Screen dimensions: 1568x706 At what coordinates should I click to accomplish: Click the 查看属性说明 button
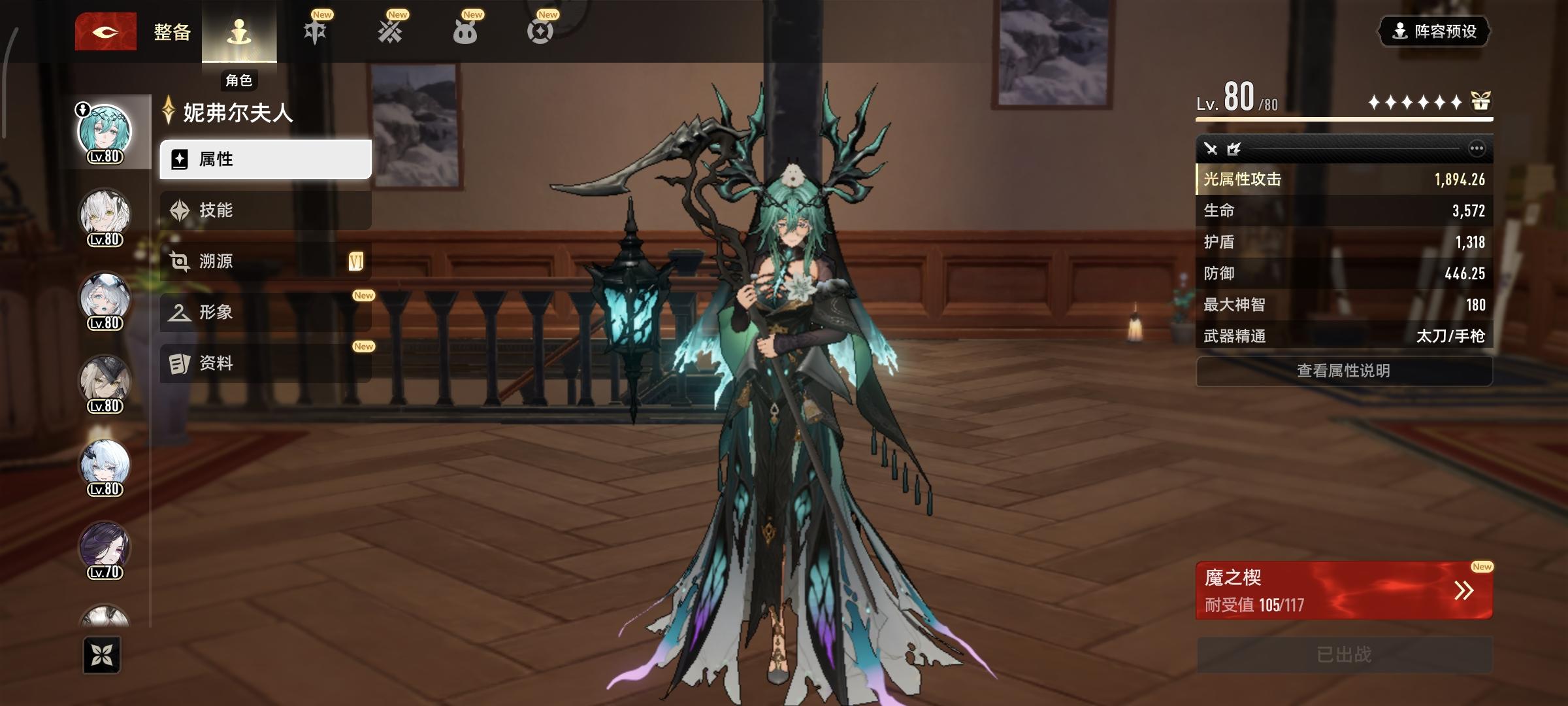(1343, 369)
